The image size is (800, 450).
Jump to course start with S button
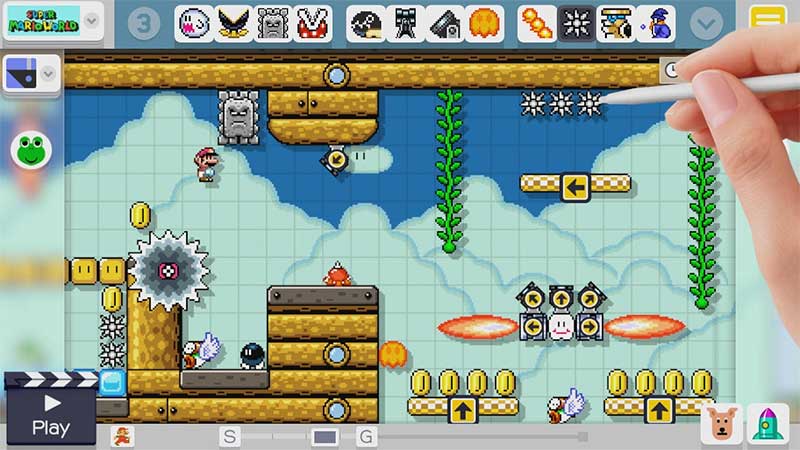click(x=230, y=436)
